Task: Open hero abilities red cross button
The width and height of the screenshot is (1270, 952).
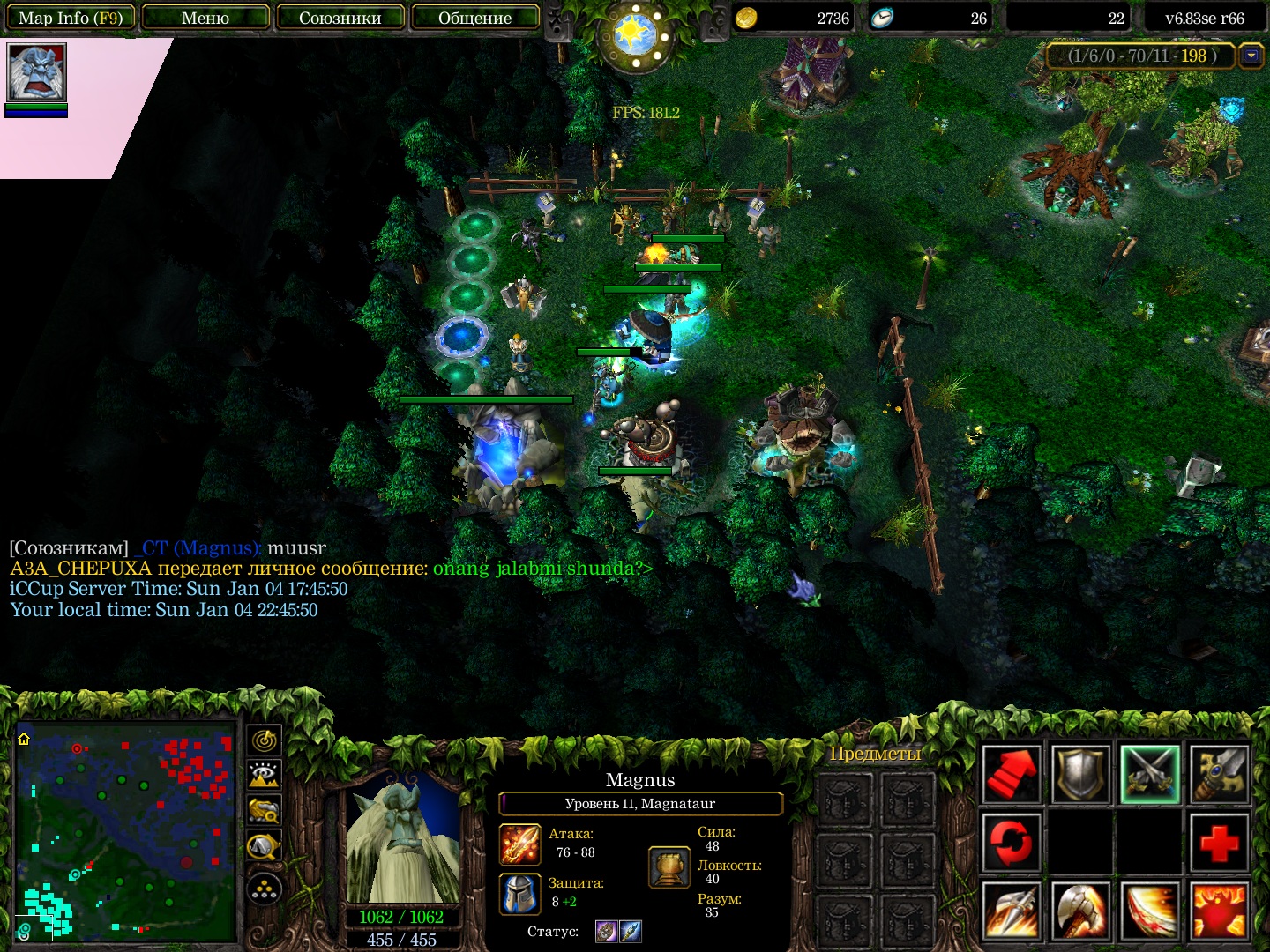Action: click(1220, 842)
